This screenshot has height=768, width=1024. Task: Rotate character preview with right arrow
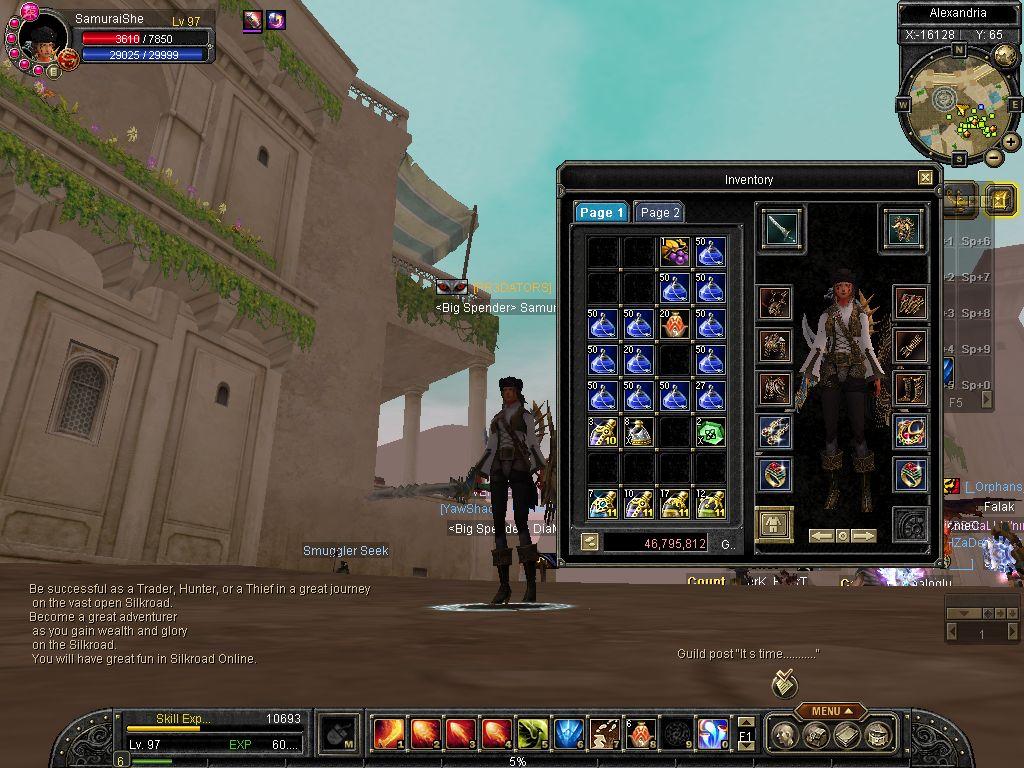click(863, 536)
